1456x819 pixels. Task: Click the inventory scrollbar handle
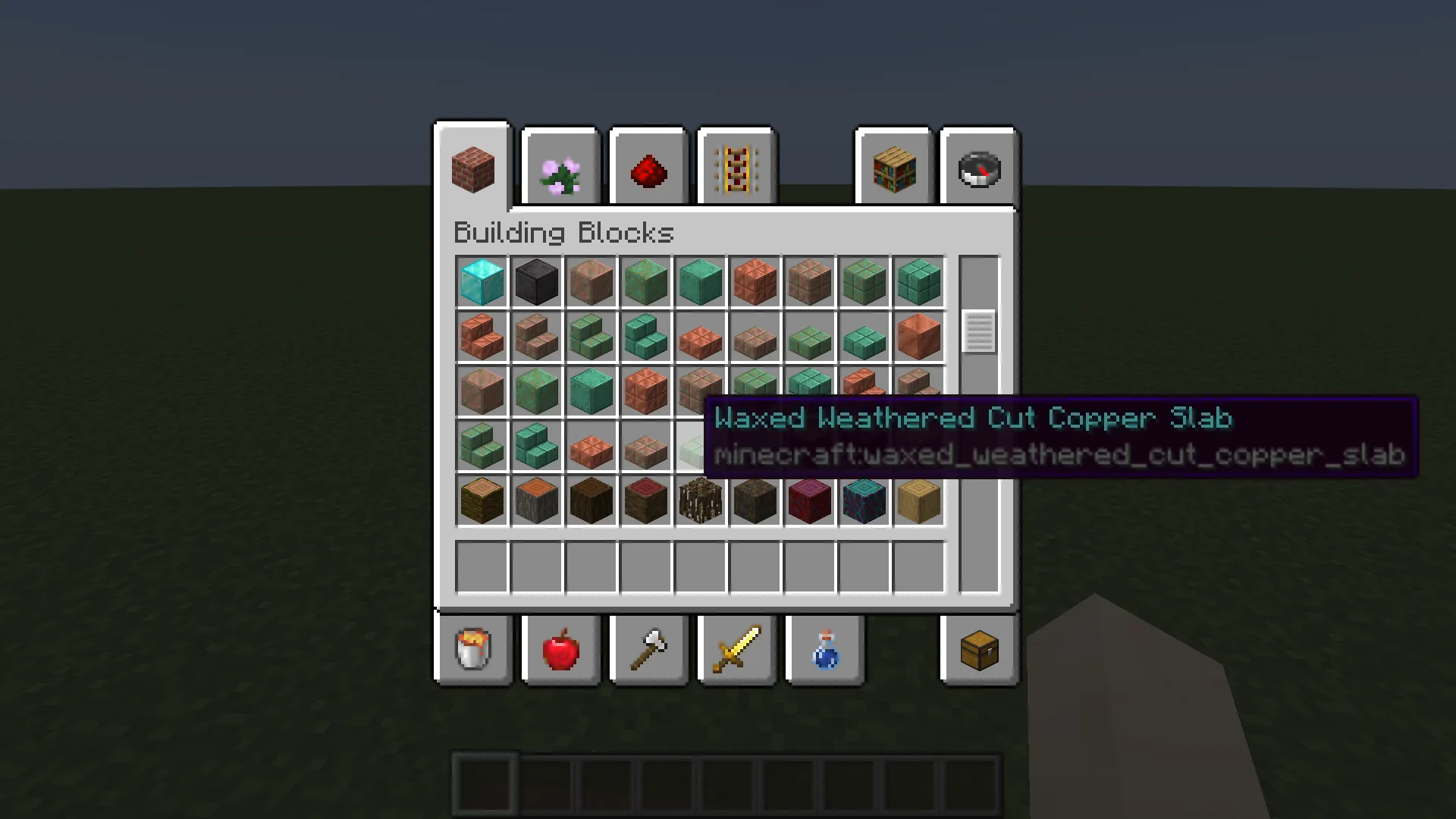[978, 331]
